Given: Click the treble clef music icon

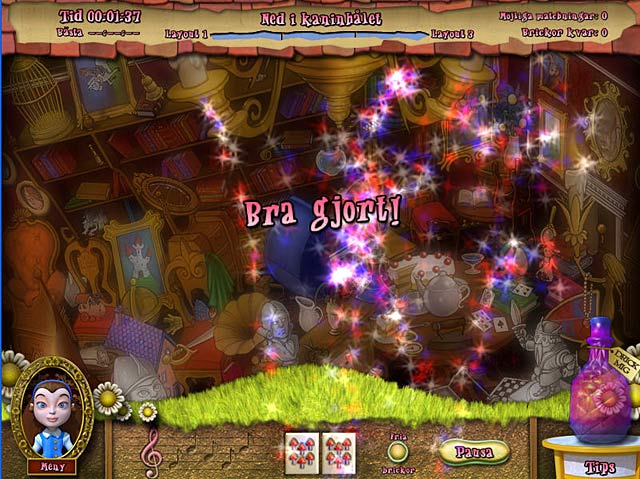Looking at the screenshot, I should click(152, 449).
